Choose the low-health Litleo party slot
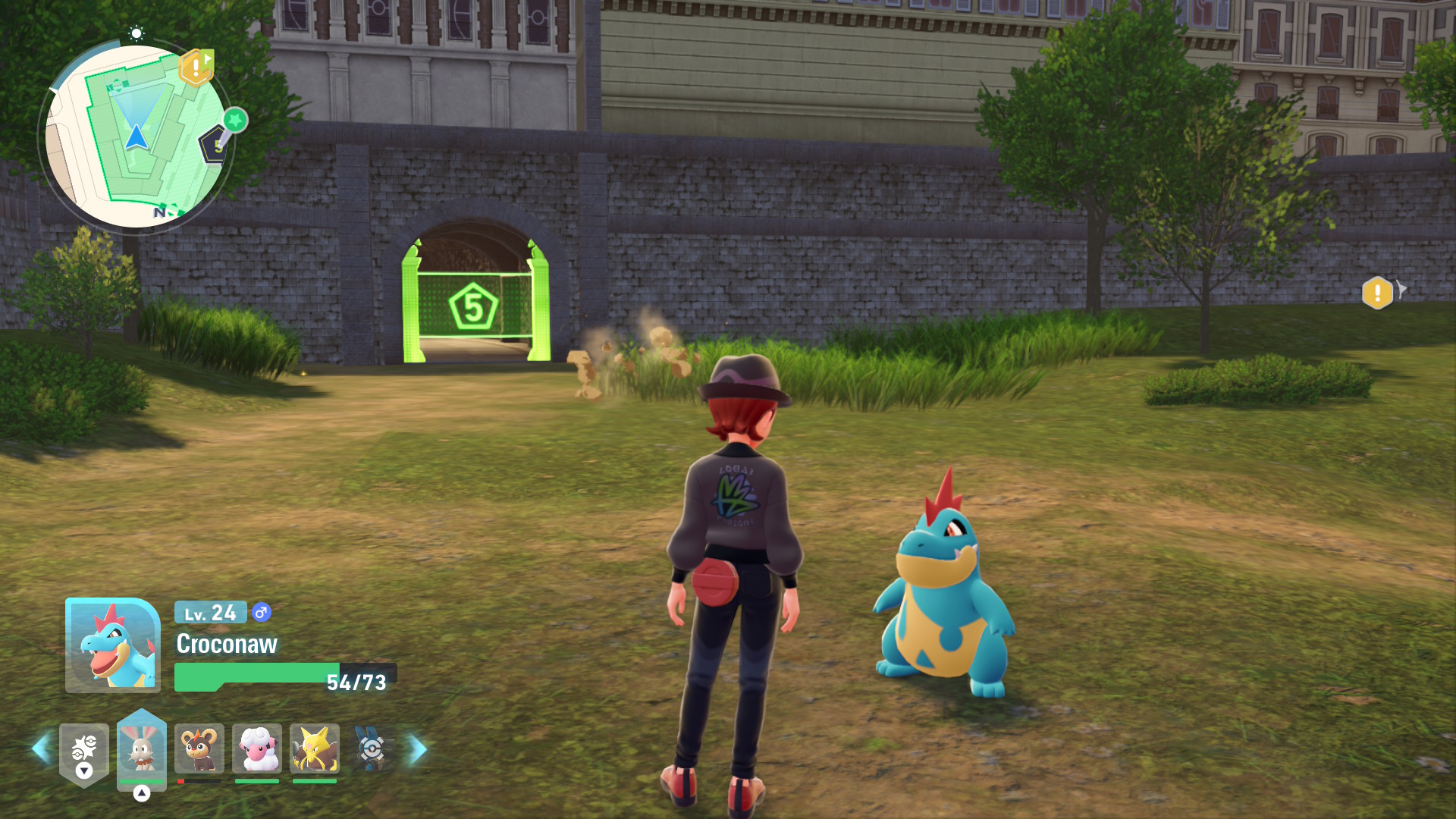This screenshot has width=1456, height=819. click(x=199, y=749)
